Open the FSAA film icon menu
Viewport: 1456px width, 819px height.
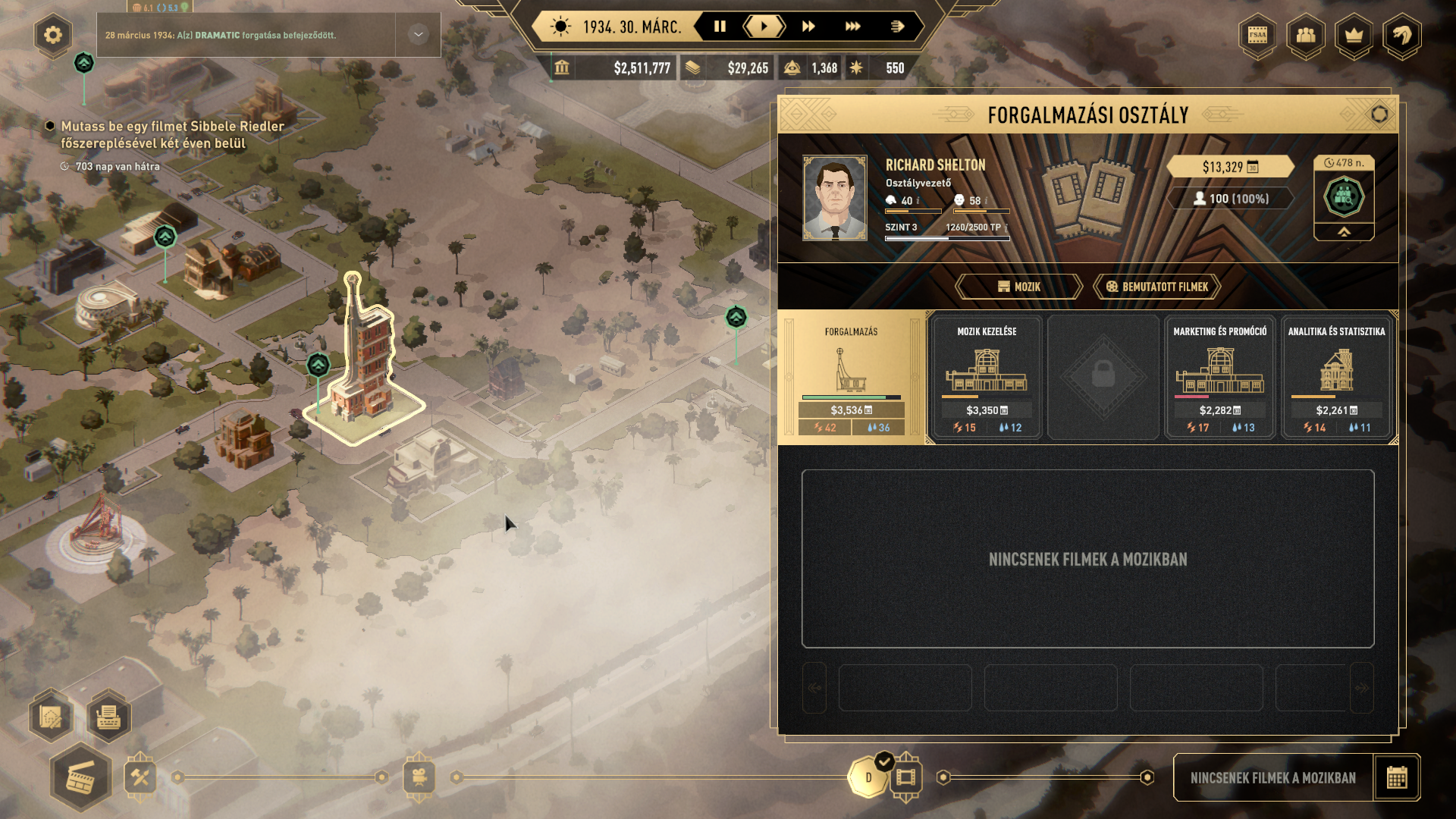click(1257, 35)
